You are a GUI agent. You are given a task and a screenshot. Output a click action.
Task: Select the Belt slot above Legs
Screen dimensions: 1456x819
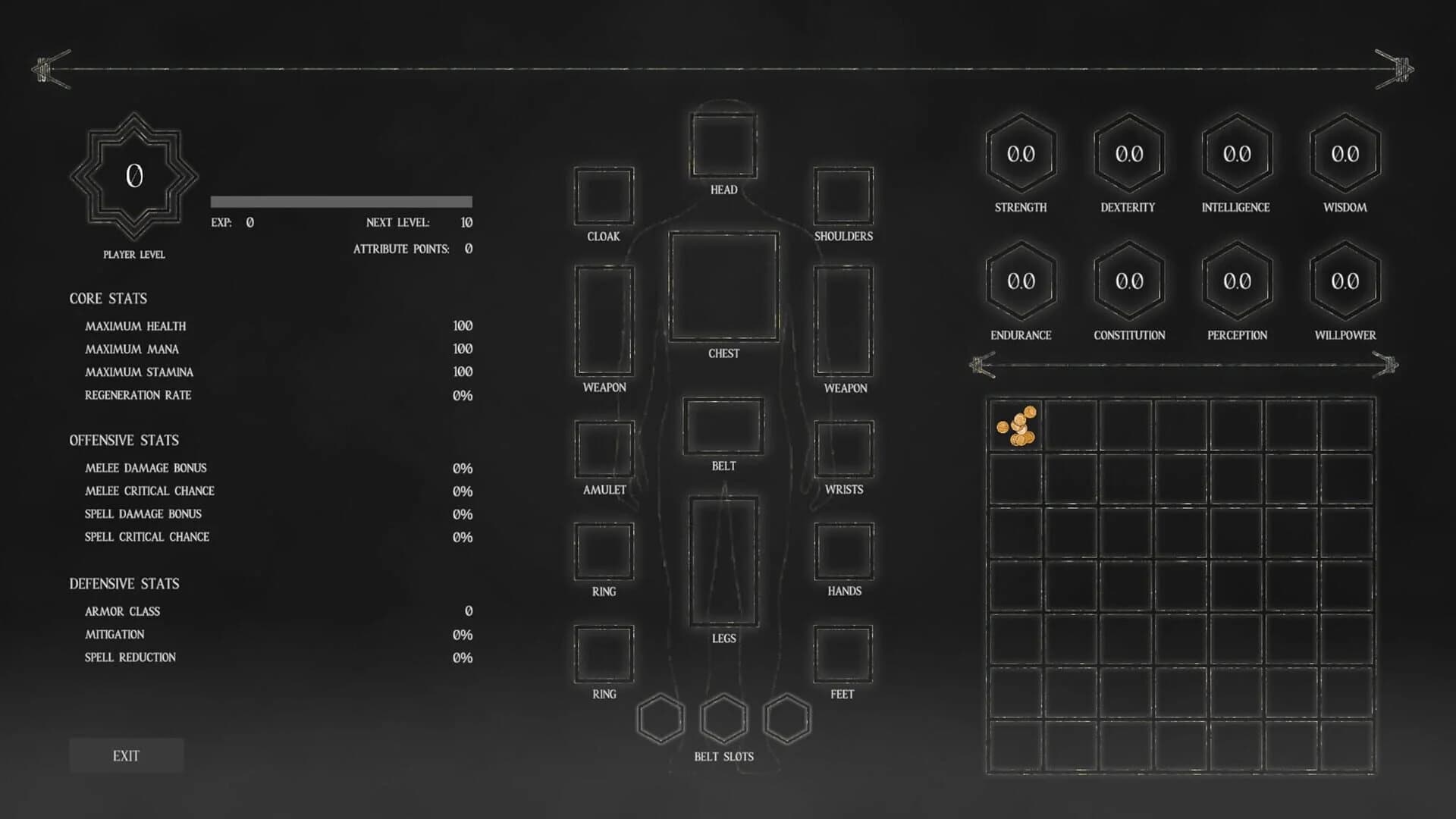pyautogui.click(x=723, y=427)
